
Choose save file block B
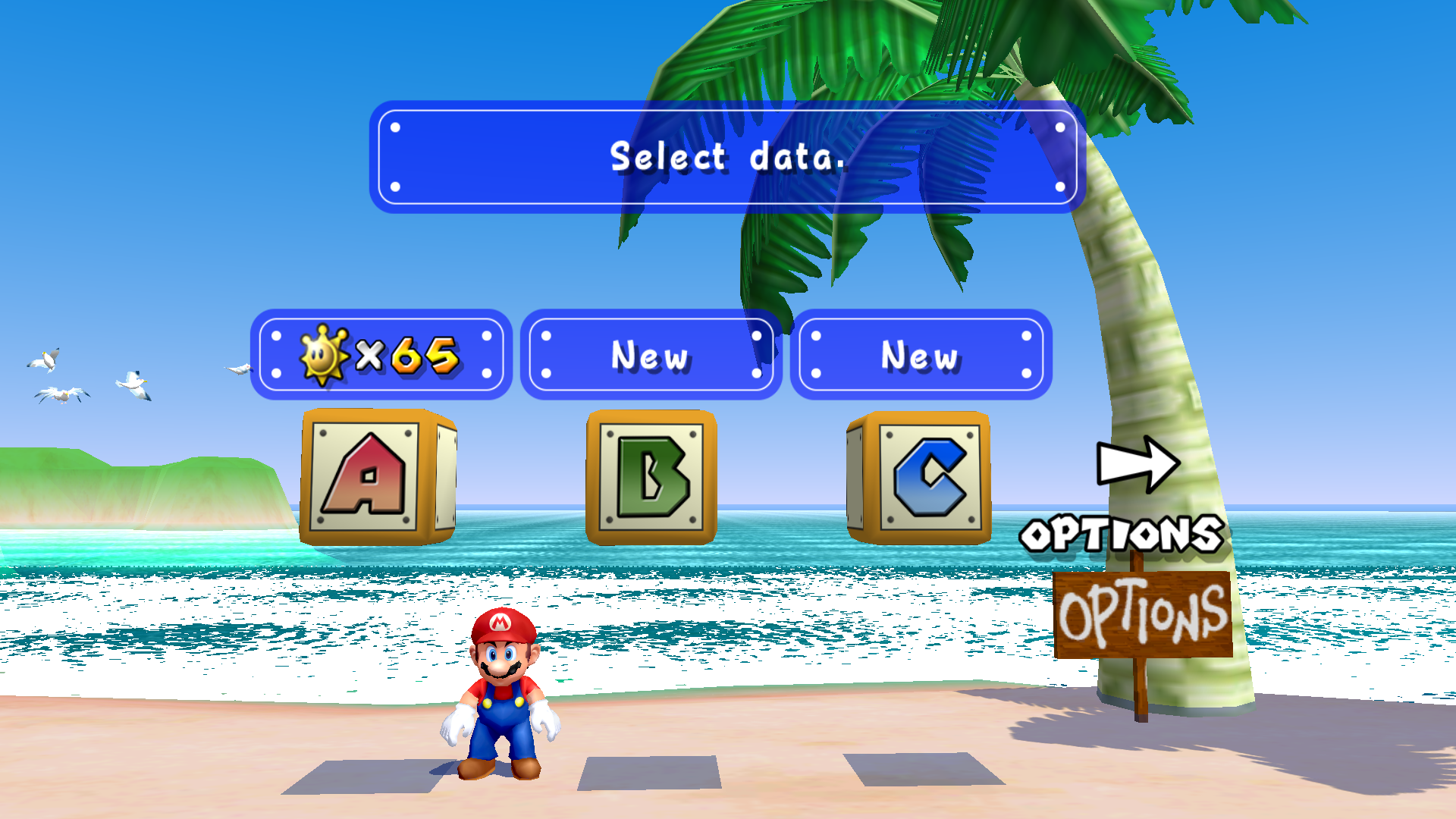[651, 478]
